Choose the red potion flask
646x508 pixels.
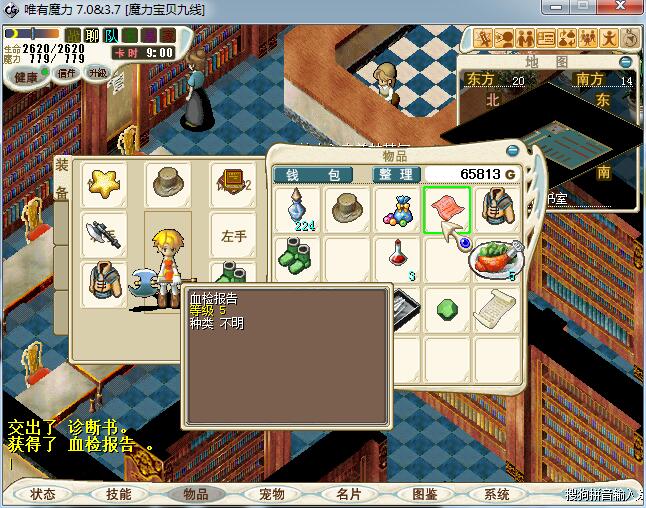(397, 258)
